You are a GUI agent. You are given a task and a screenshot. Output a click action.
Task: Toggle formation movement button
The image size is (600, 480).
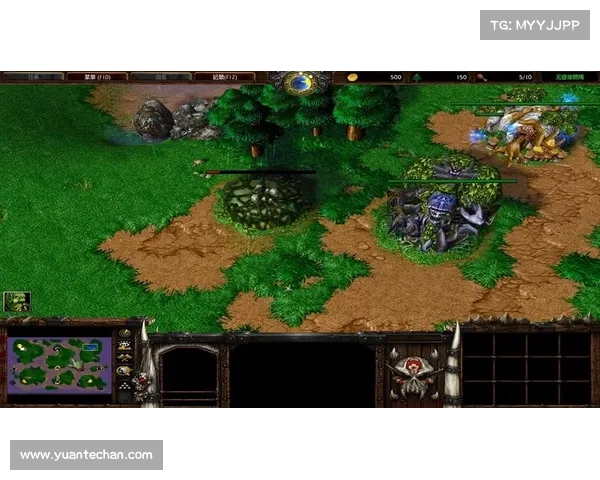[x=125, y=384]
